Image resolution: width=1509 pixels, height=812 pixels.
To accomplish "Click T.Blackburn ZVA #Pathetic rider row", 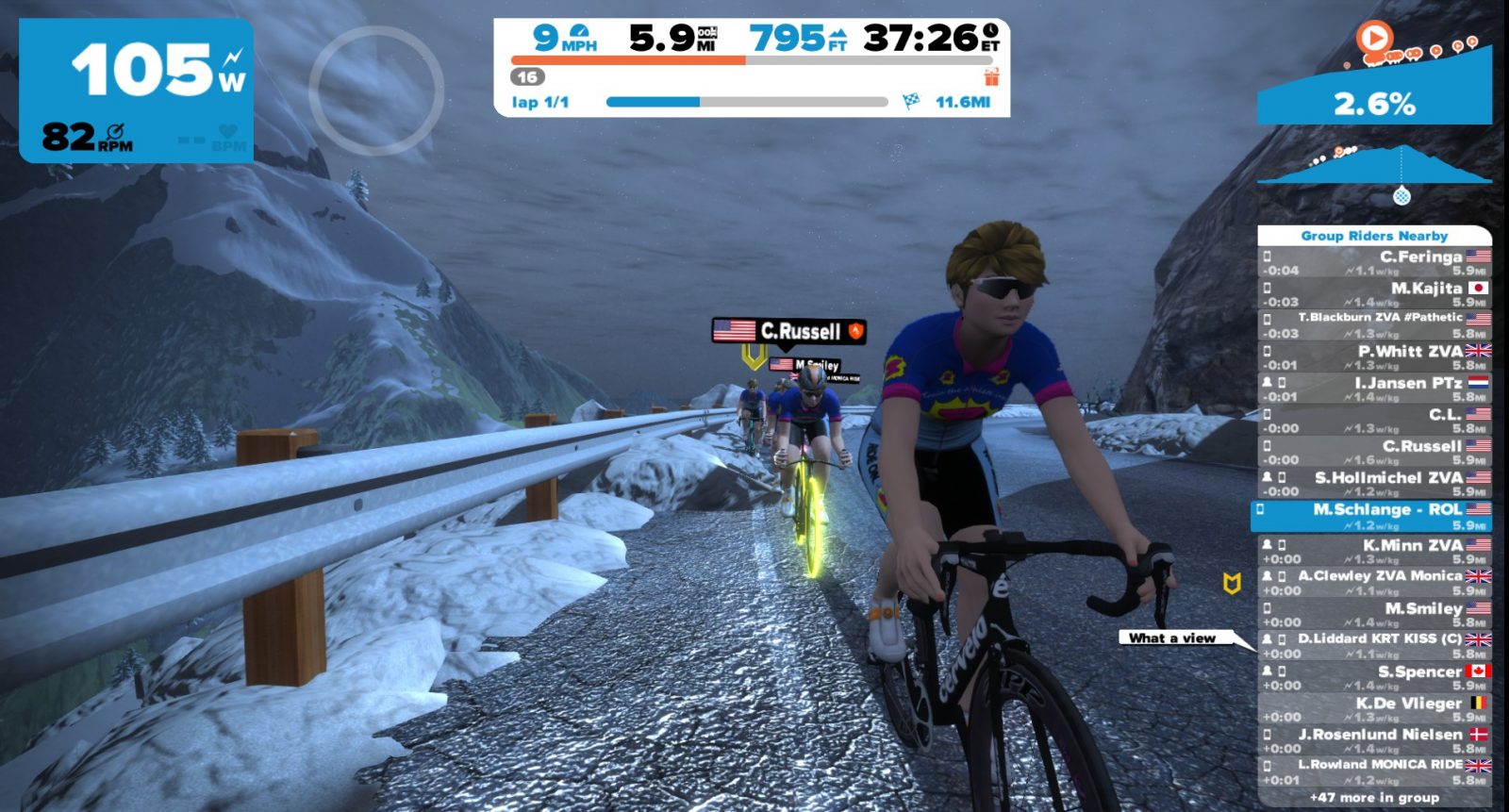I will coord(1374,325).
